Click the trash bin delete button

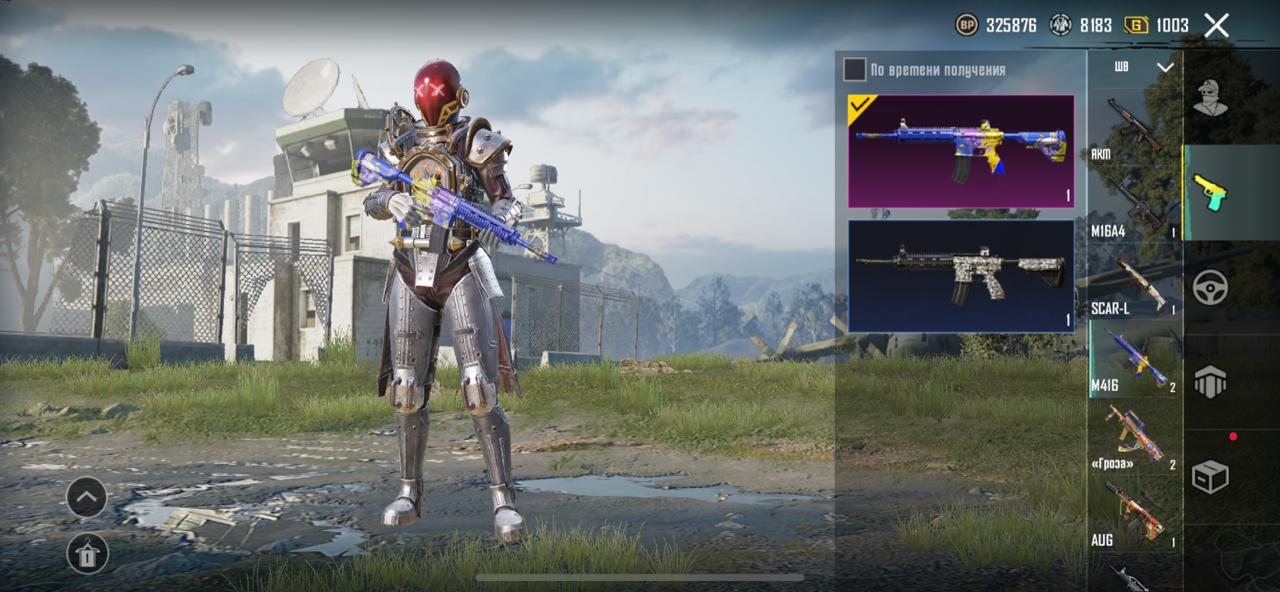87,553
